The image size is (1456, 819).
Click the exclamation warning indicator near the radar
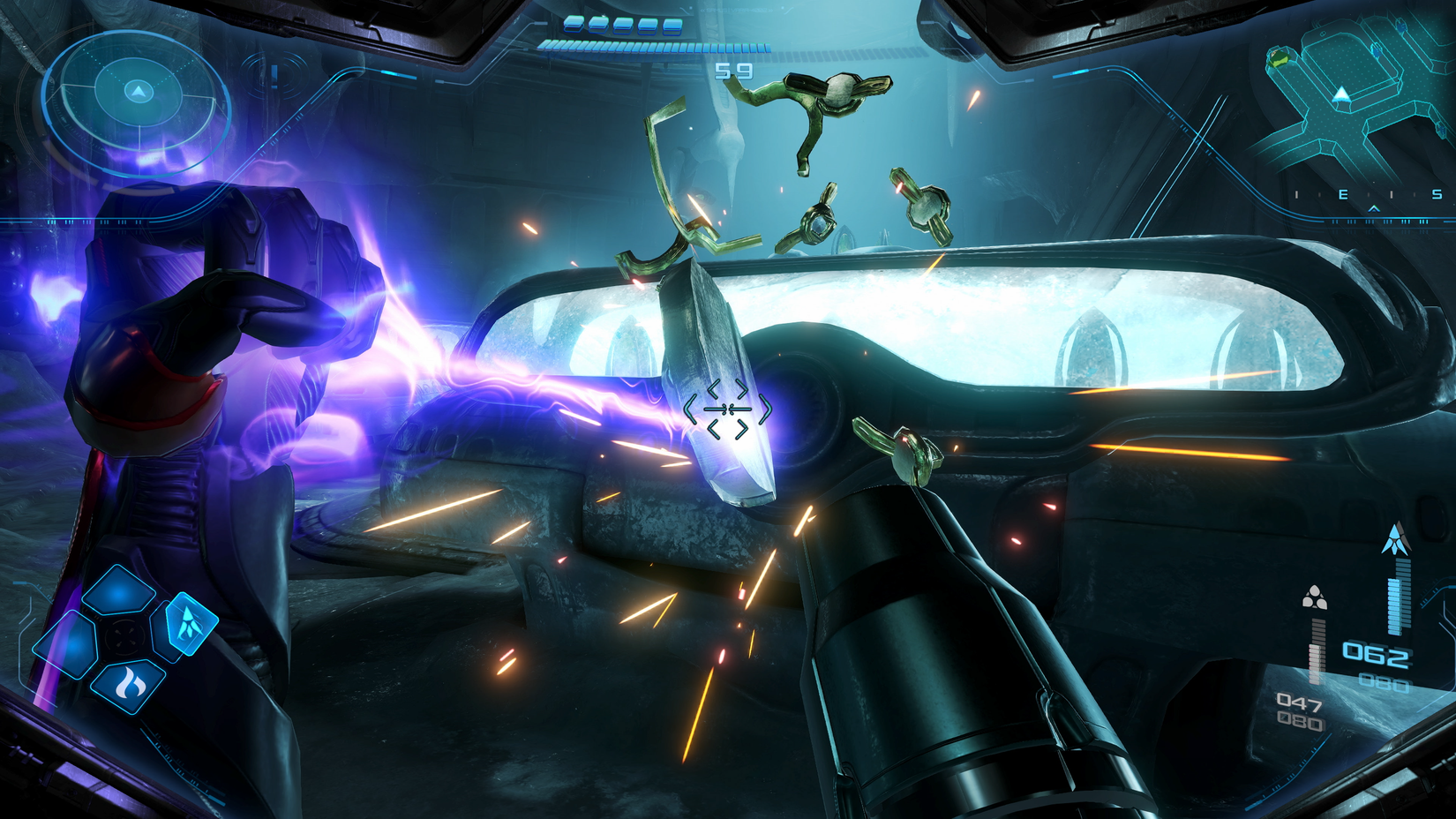(x=274, y=78)
